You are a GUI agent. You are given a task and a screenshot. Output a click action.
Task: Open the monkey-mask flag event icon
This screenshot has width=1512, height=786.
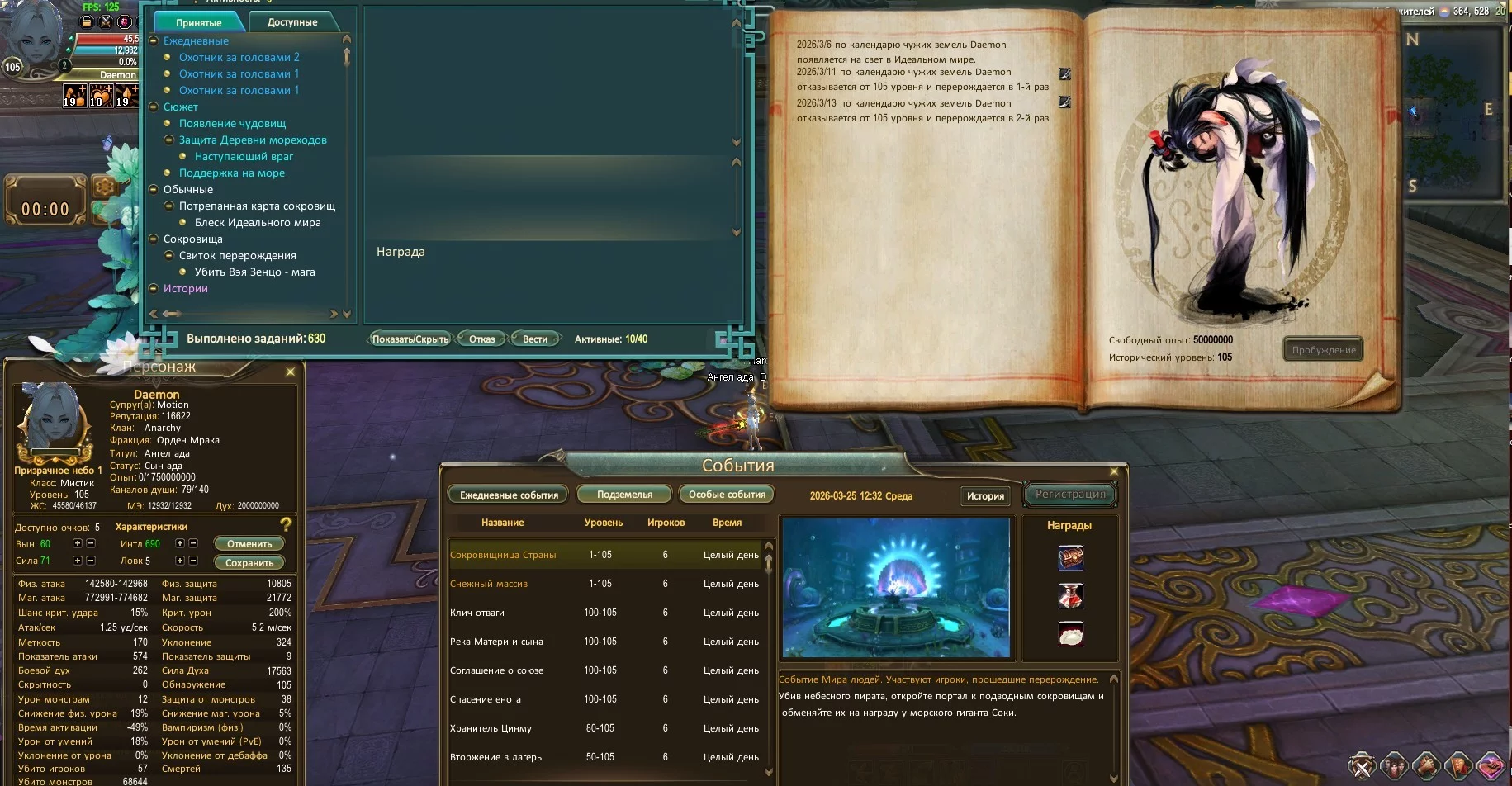tap(1458, 765)
